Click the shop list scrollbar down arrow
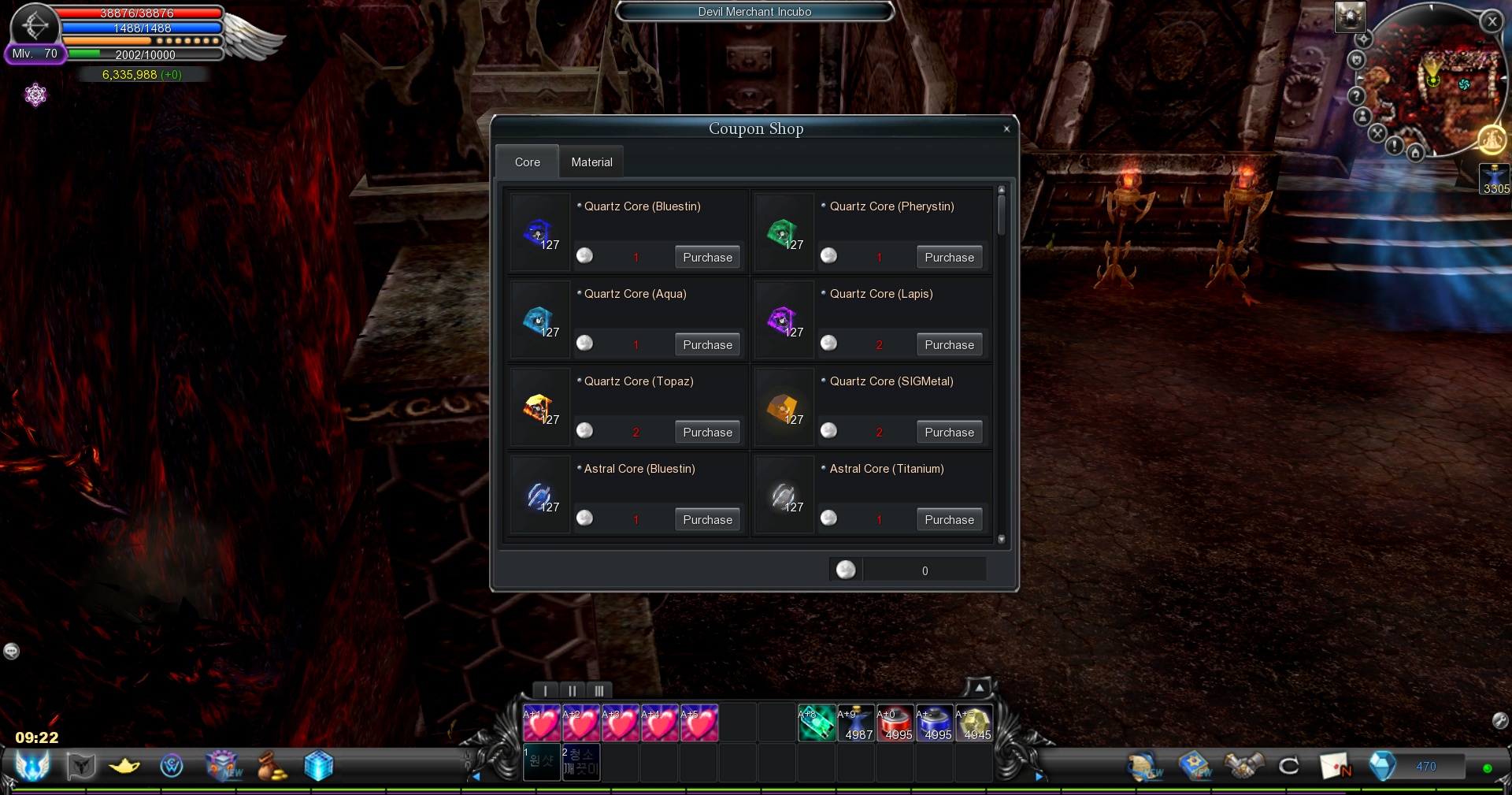 tap(1002, 540)
